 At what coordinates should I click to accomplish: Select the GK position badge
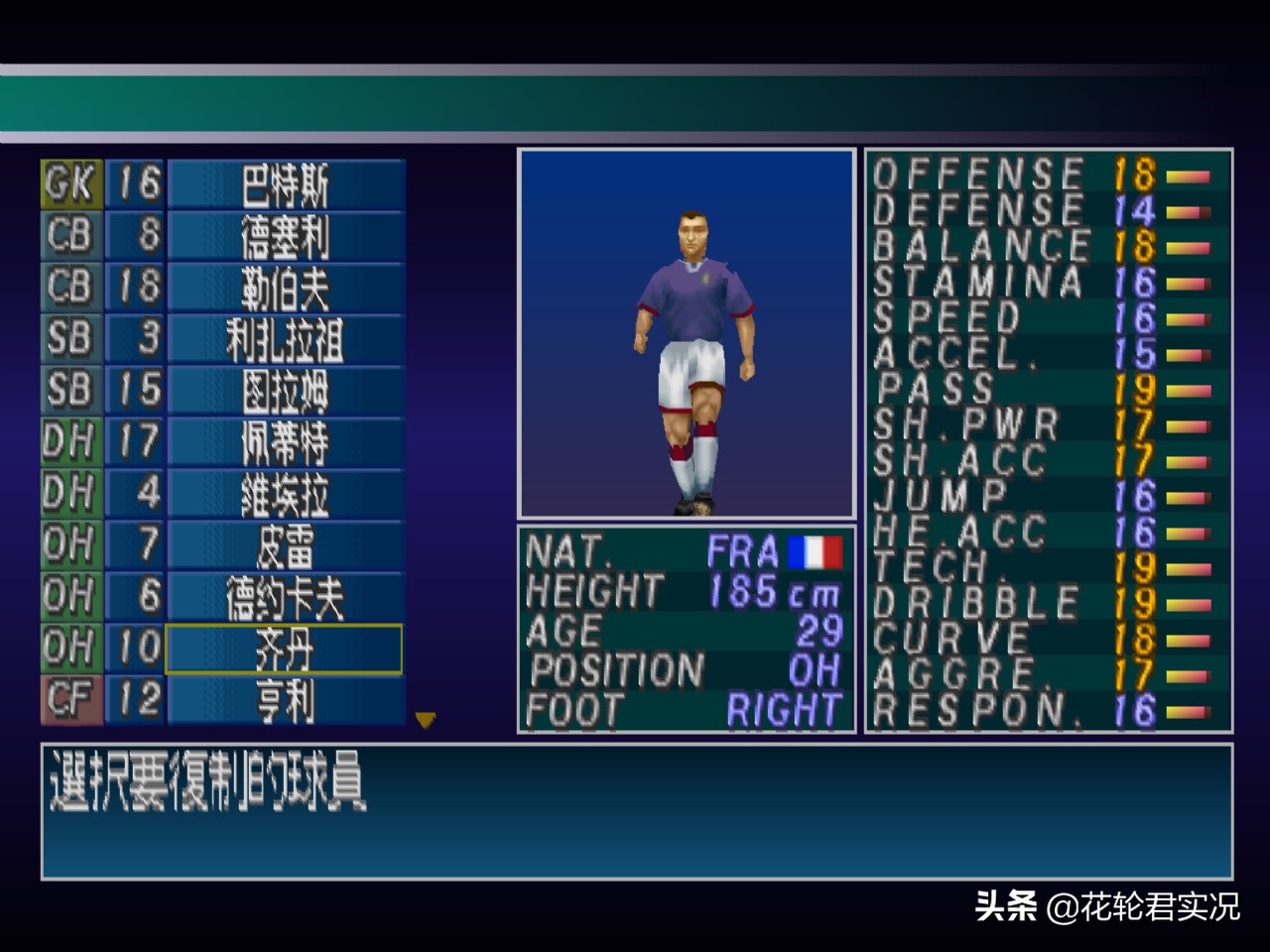[x=67, y=184]
